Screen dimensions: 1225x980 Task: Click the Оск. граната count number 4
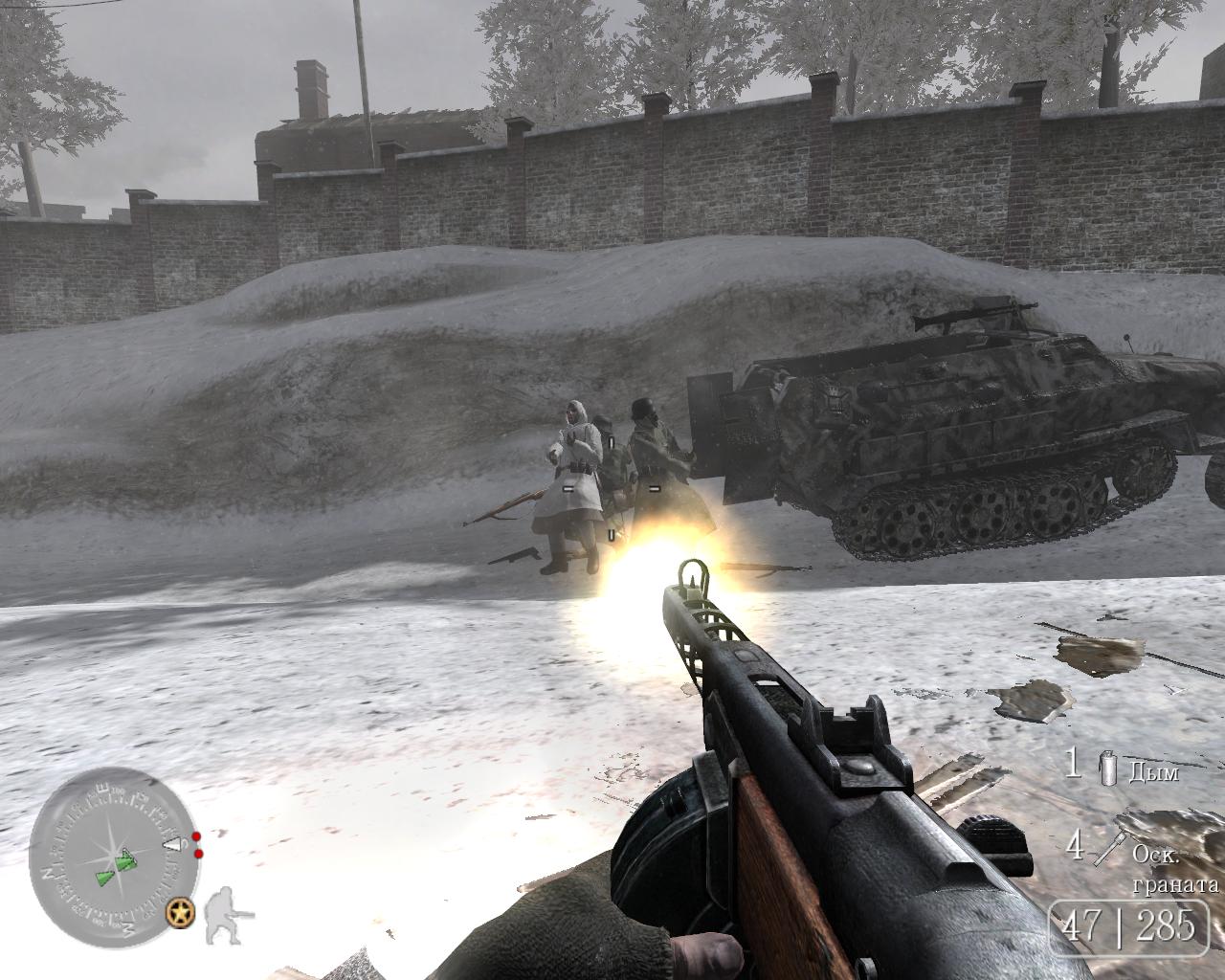(1076, 847)
